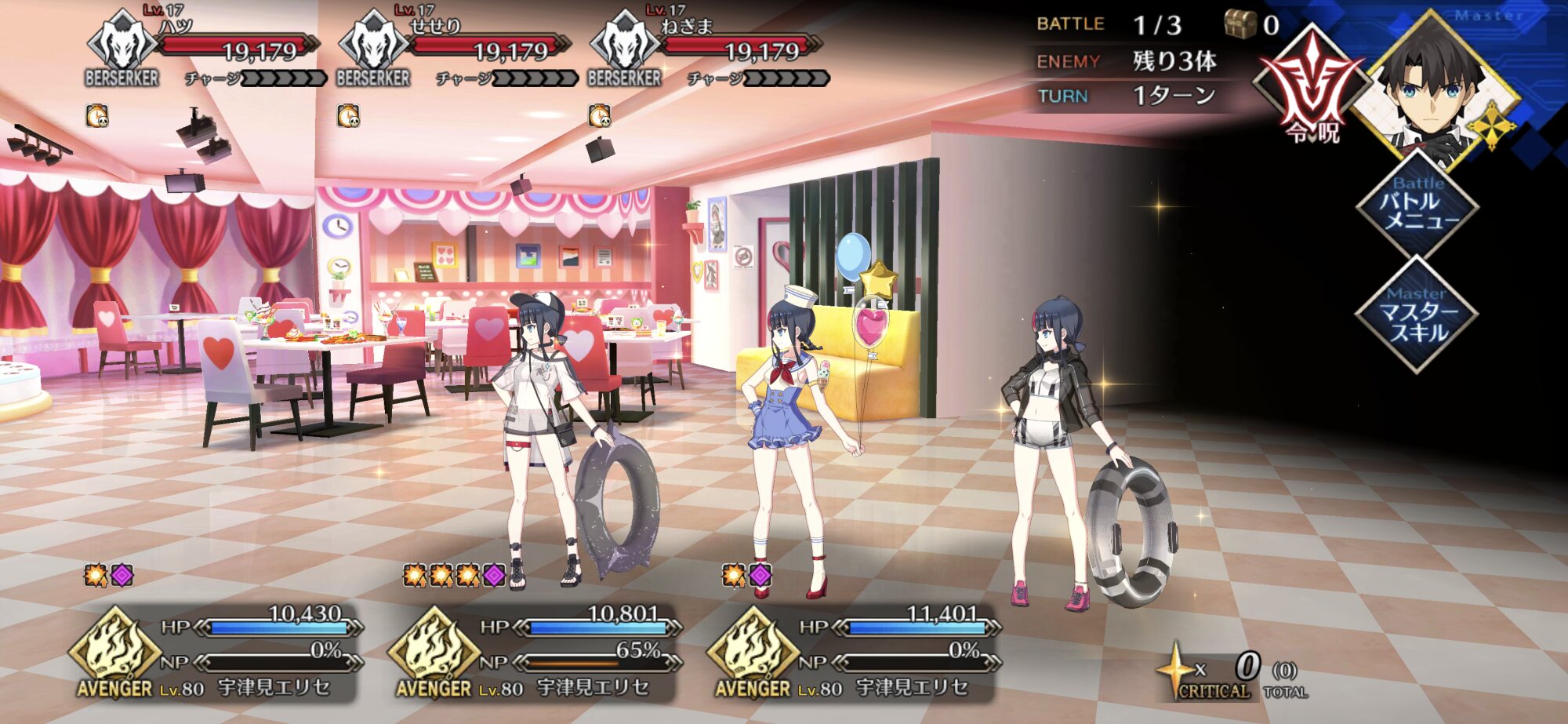Inspect the death-timer debuff icon under ハツ
The width and height of the screenshot is (1568, 724).
coord(97,116)
